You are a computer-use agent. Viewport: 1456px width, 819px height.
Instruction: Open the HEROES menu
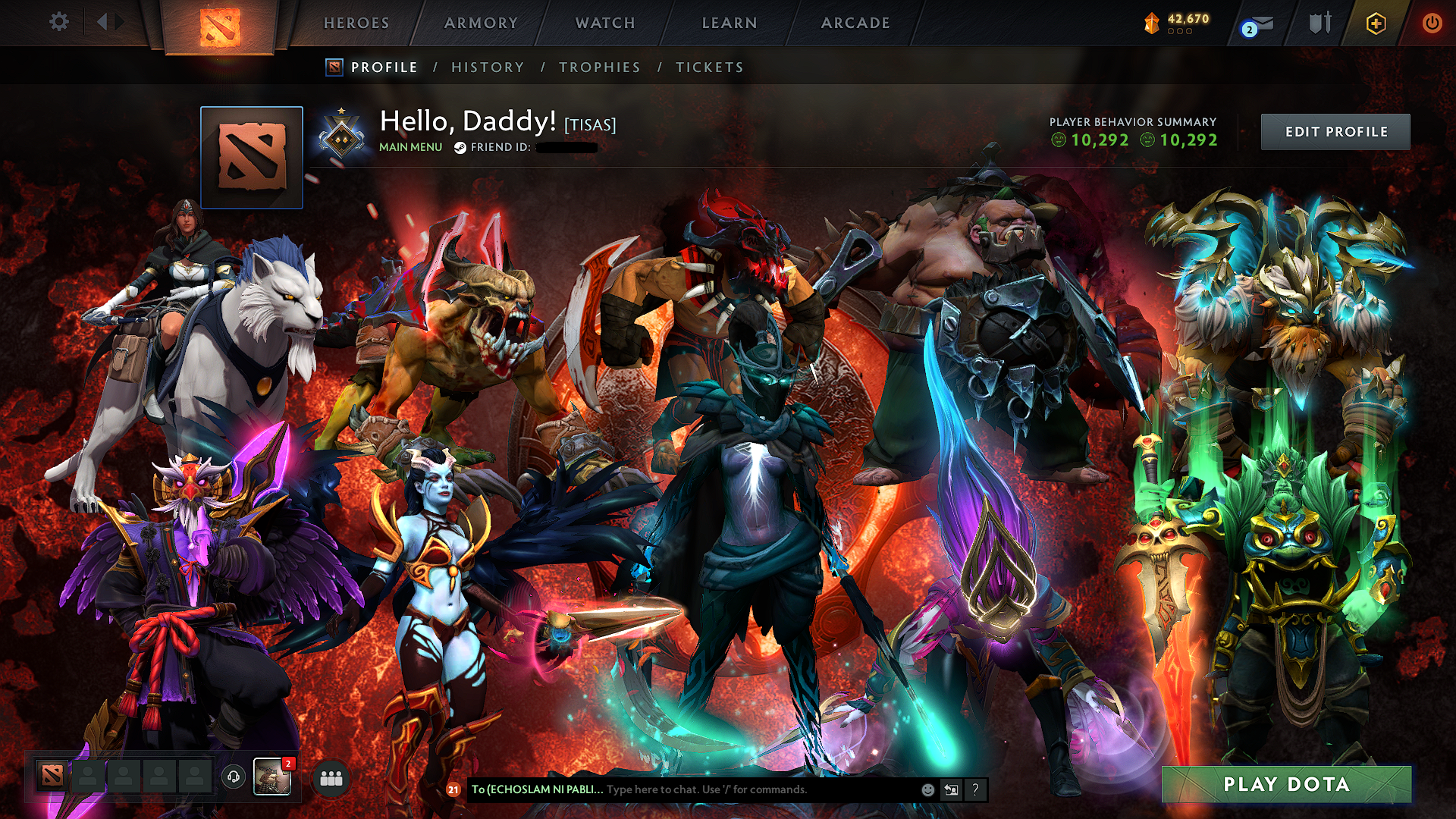pyautogui.click(x=356, y=23)
